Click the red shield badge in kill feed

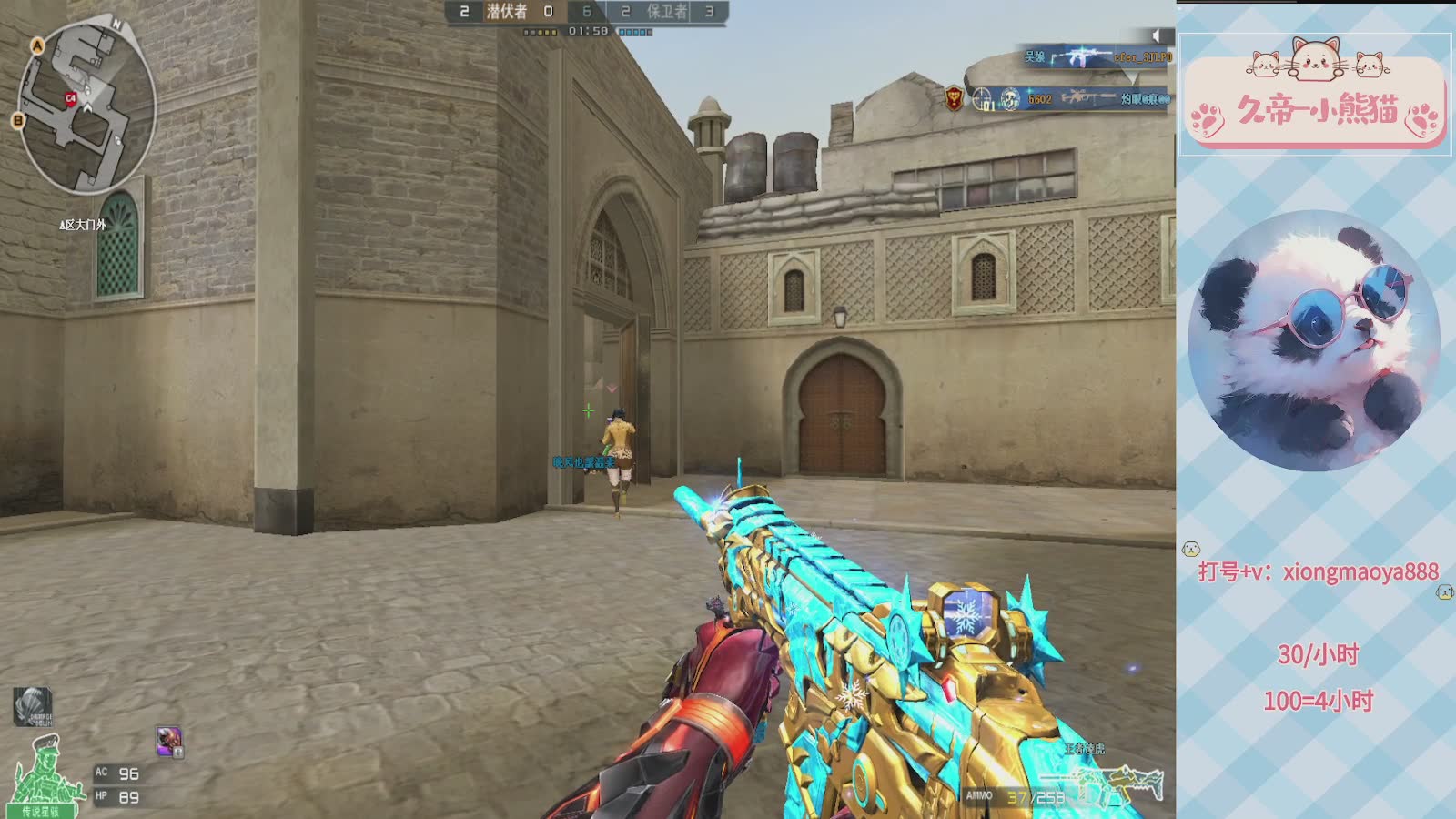[954, 98]
